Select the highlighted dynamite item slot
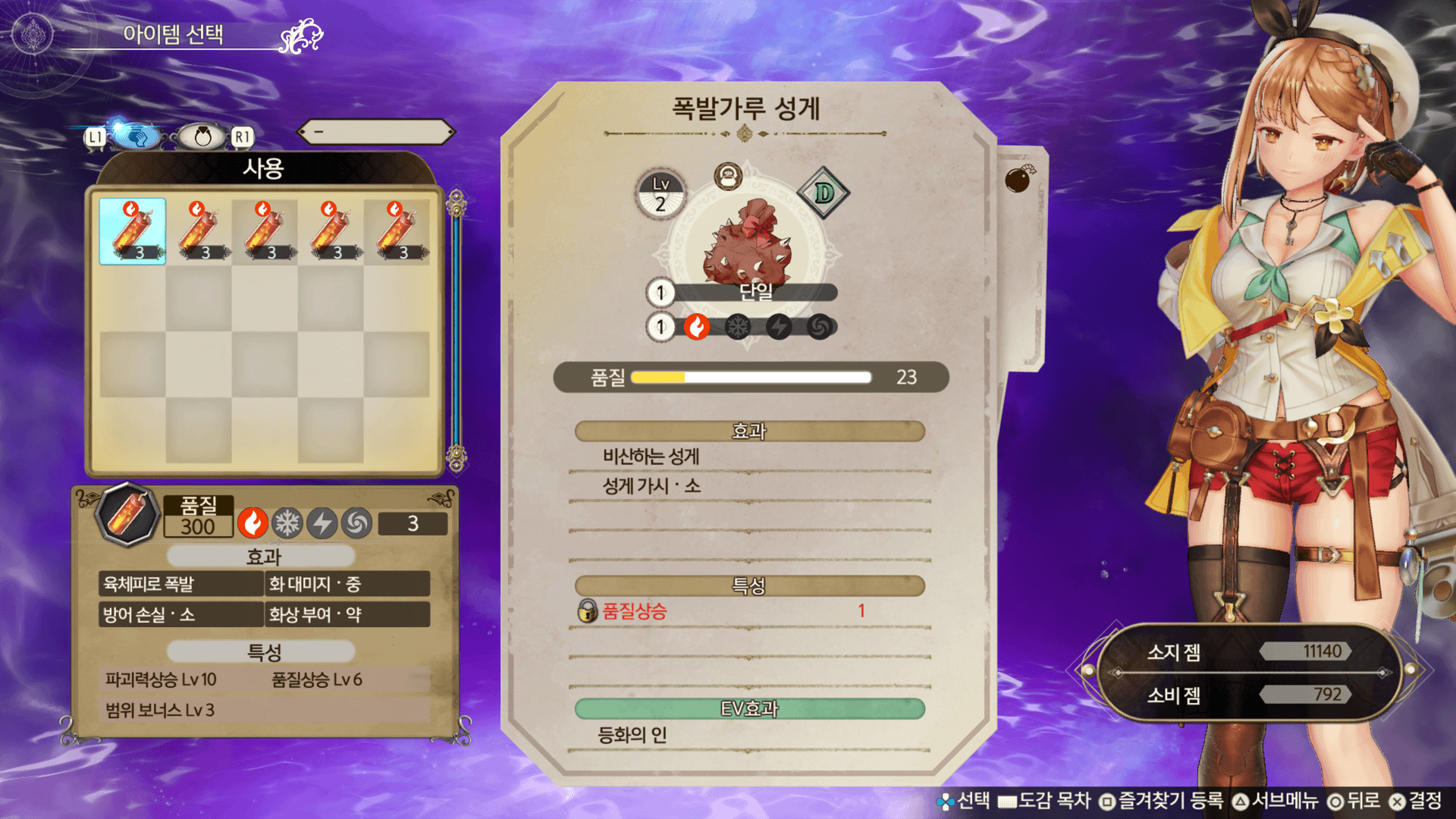Screen dimensions: 1456x819 click(x=133, y=231)
